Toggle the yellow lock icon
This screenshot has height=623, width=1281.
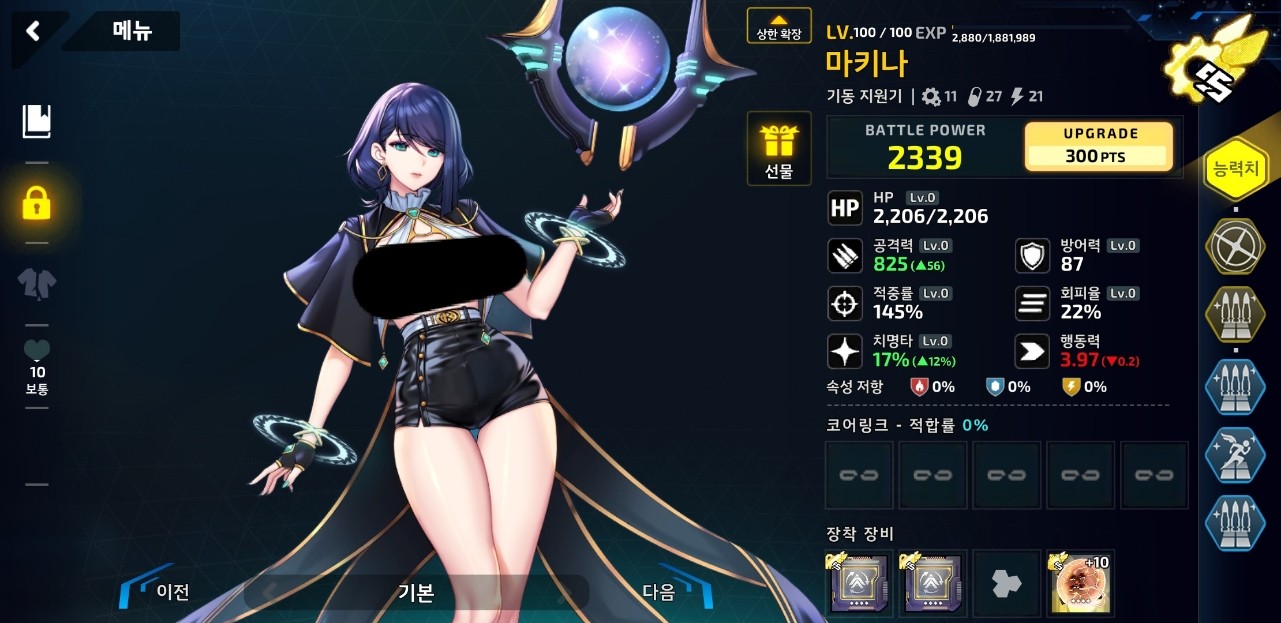(37, 203)
